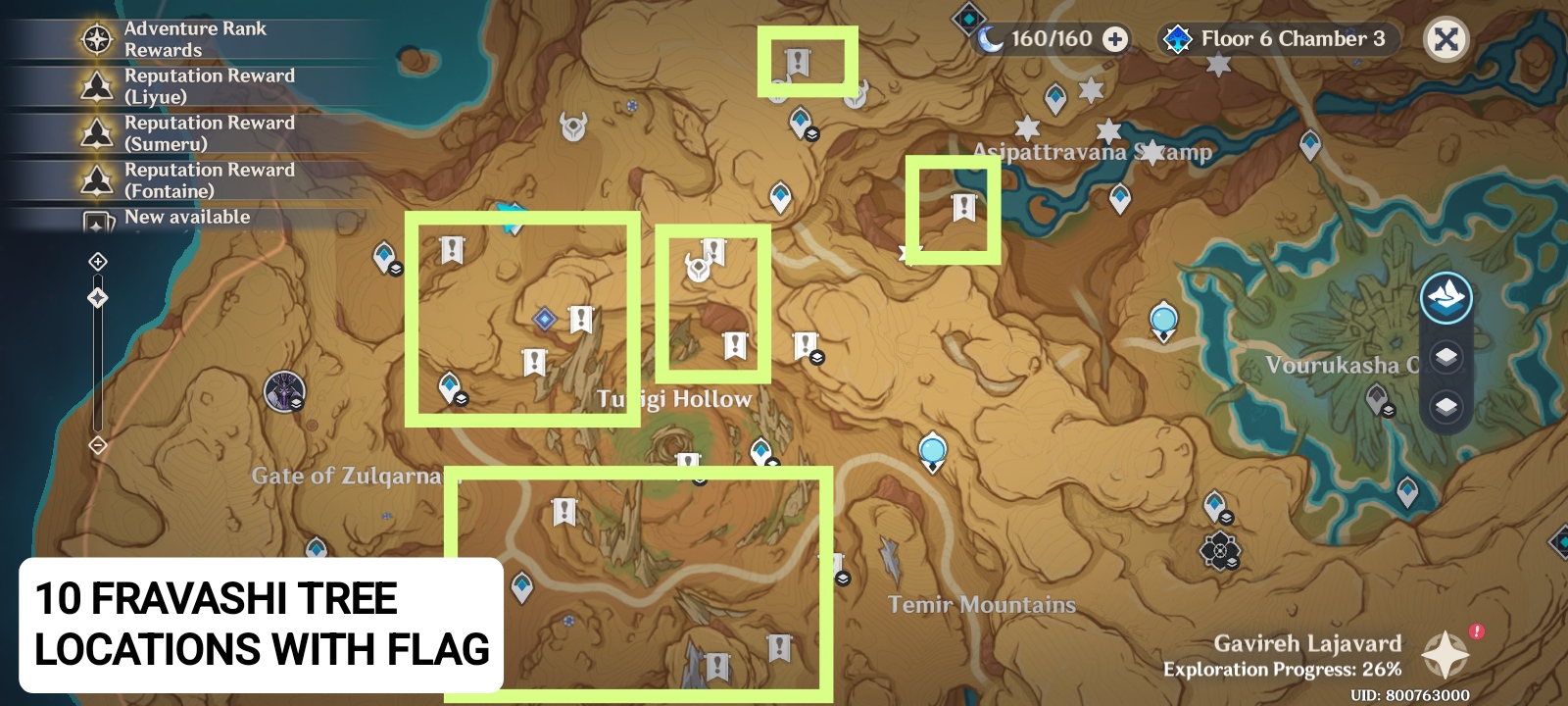The width and height of the screenshot is (1568, 706).
Task: Switch to the lowest underground map layer
Action: 1445,402
